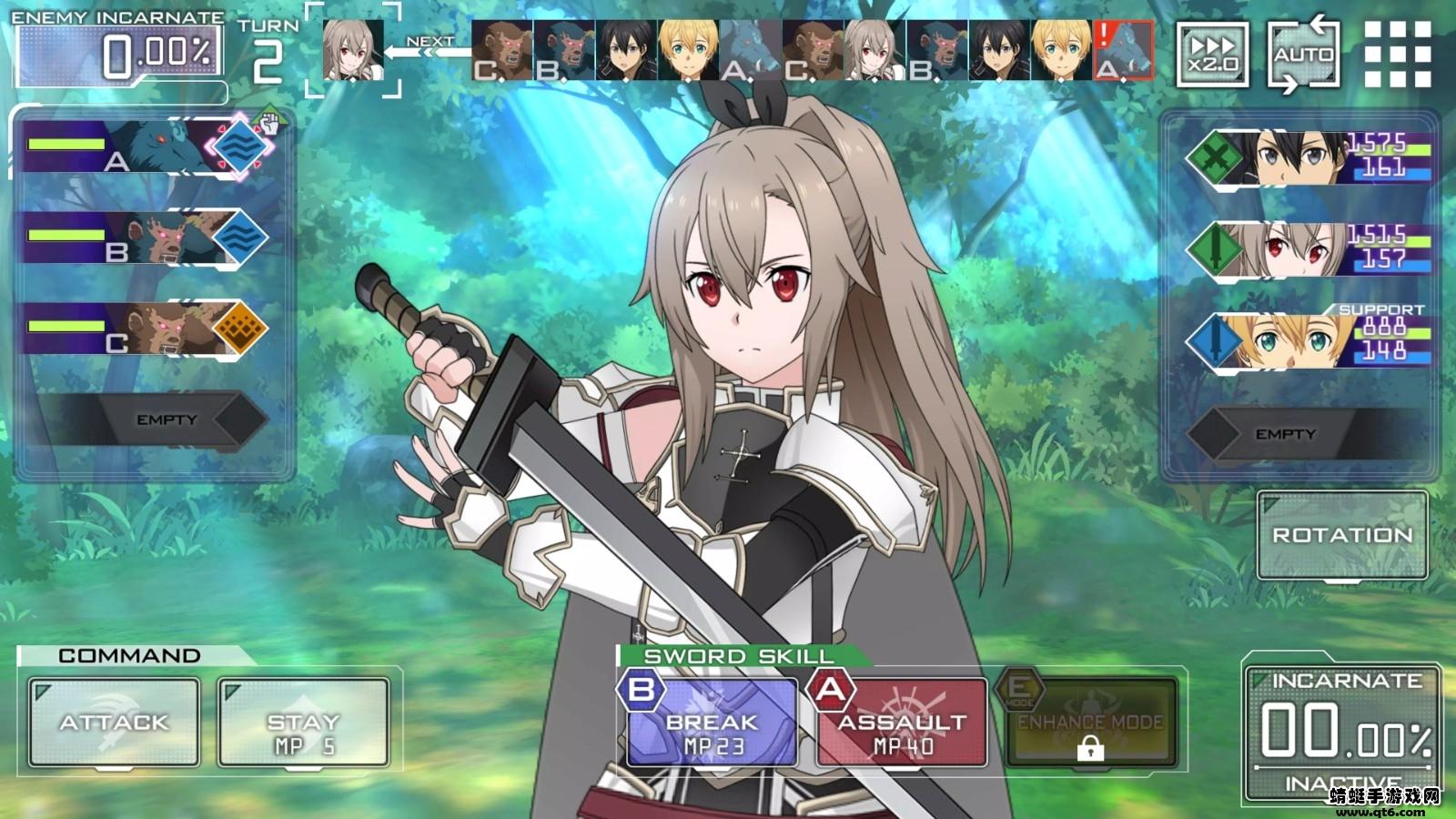Enable Auto battle mode
Screen dimensions: 1456x819
pos(1303,55)
